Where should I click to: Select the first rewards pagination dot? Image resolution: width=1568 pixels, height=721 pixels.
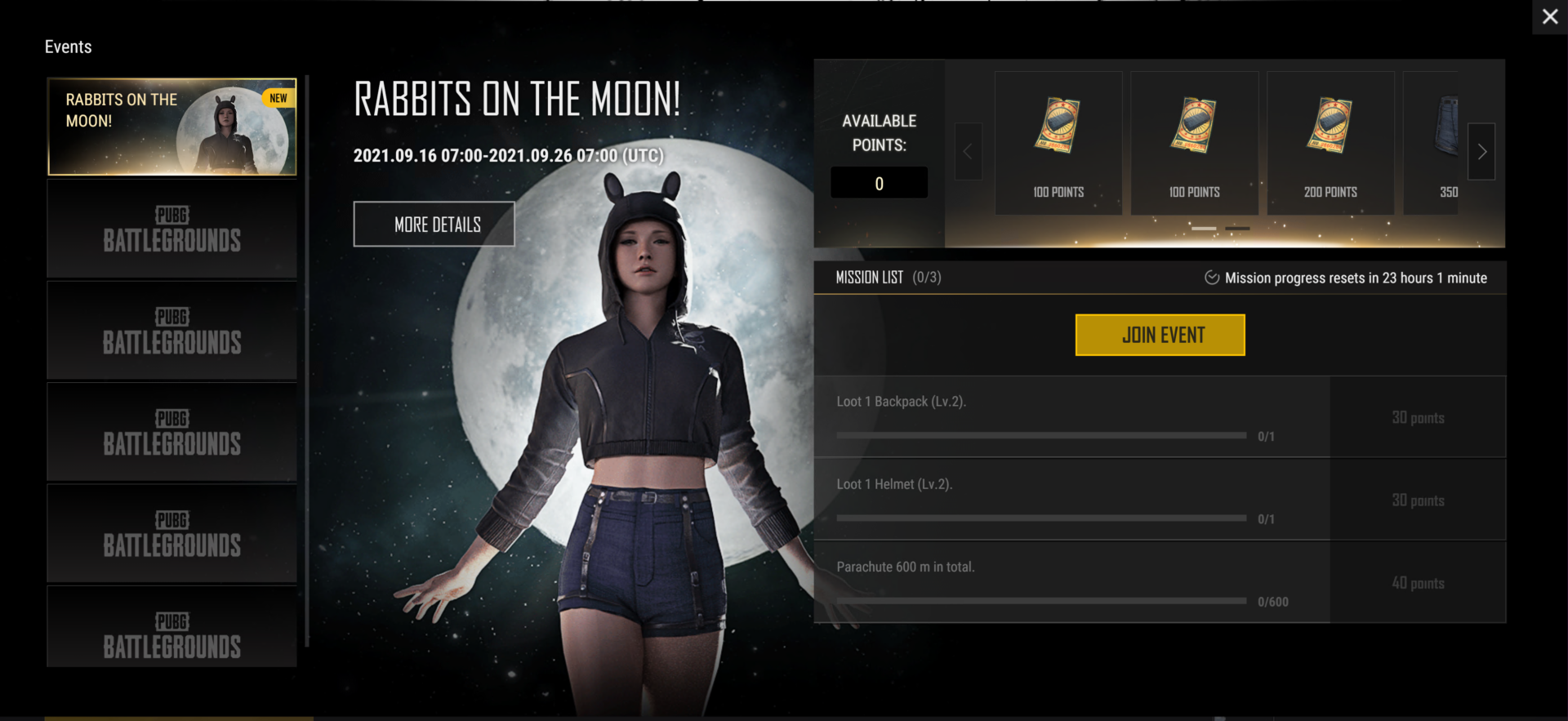1203,229
